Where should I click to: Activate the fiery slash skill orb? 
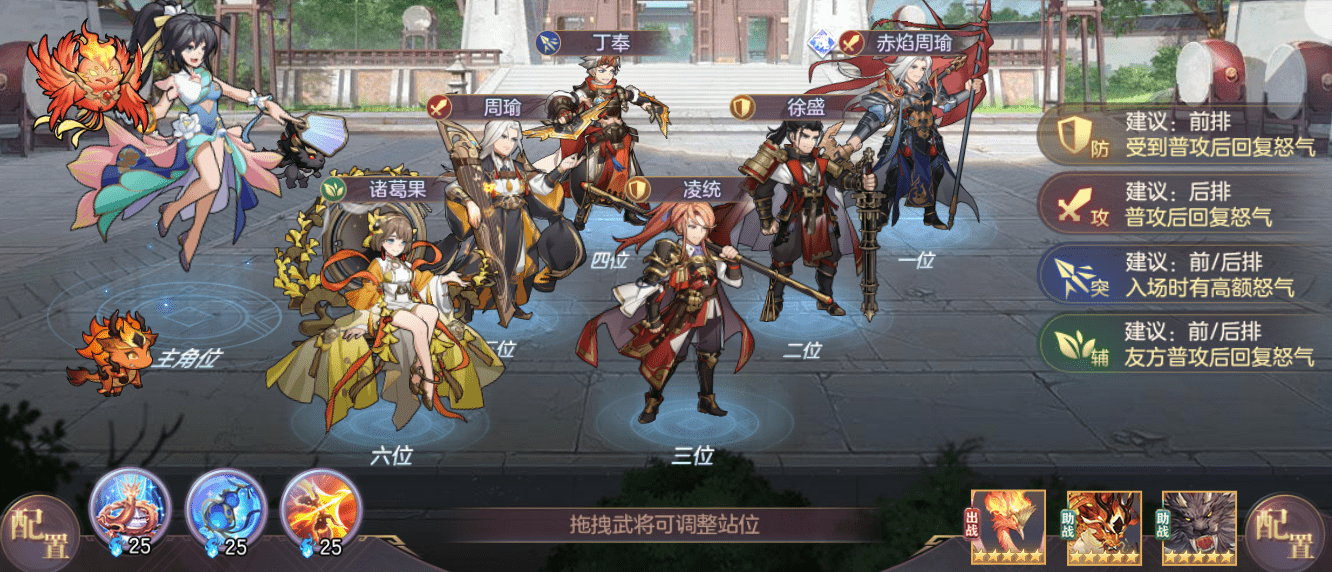(321, 508)
